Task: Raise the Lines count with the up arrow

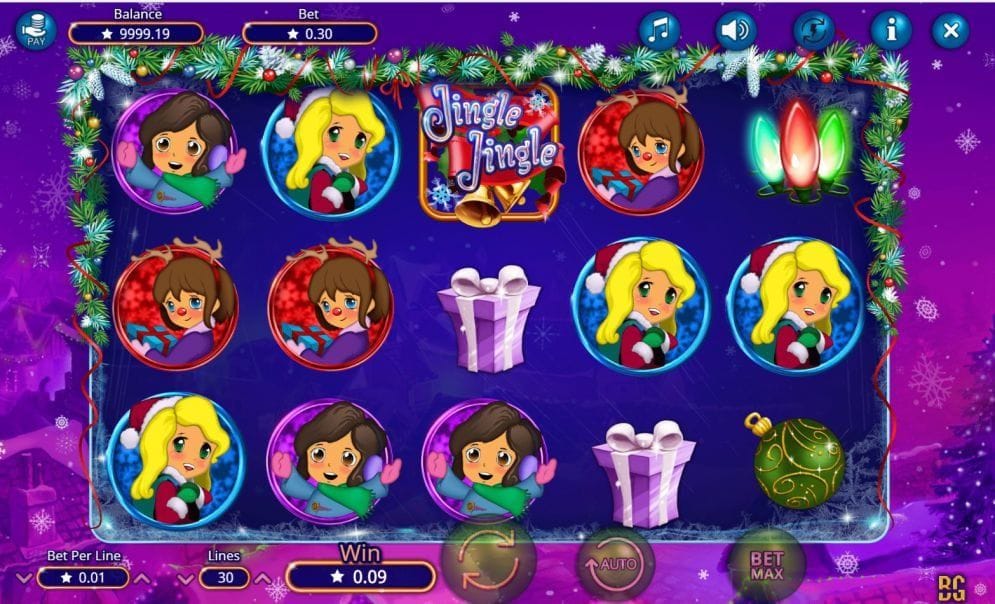Action: coord(263,579)
